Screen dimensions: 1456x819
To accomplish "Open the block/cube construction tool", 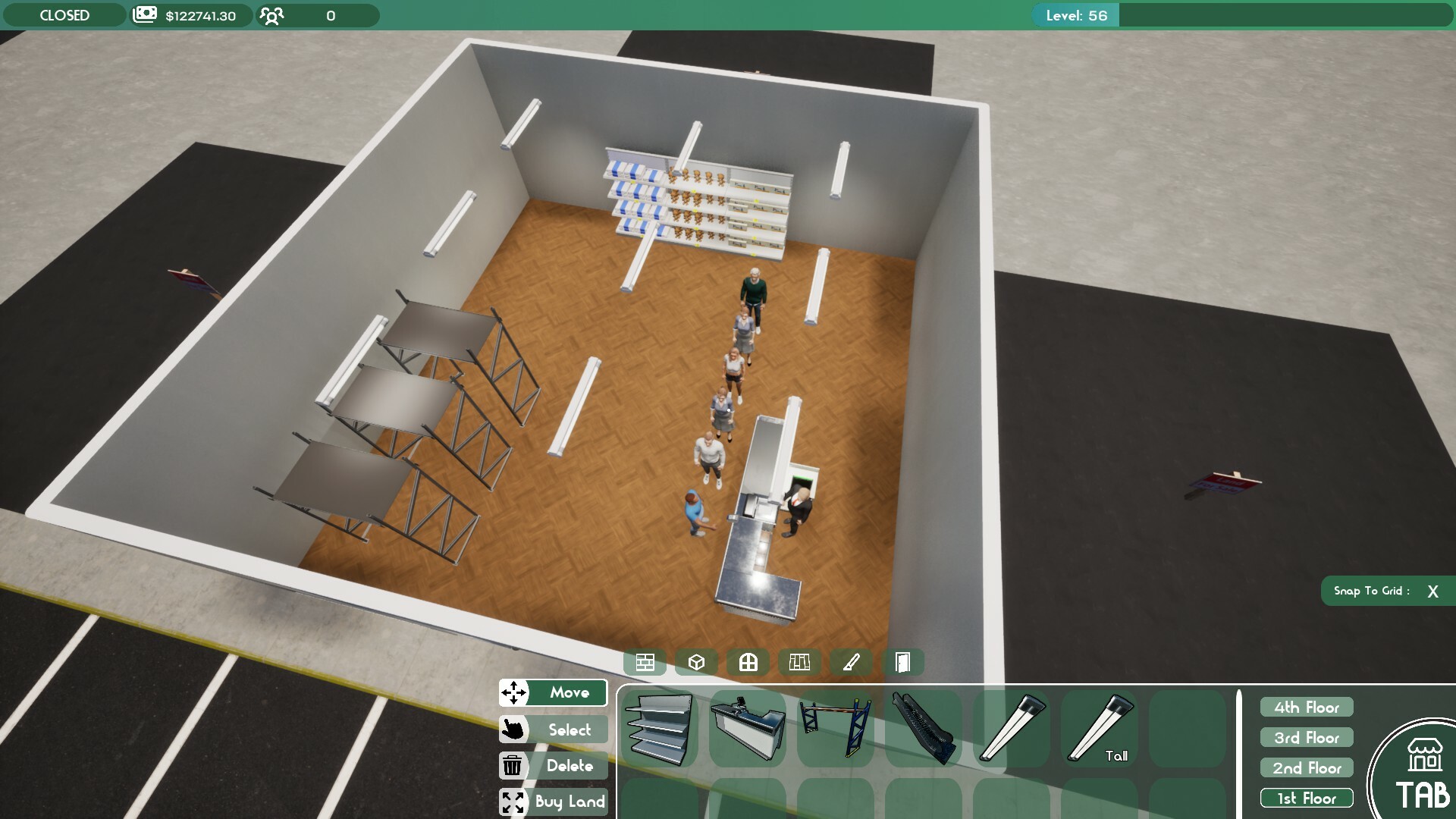I will click(696, 661).
